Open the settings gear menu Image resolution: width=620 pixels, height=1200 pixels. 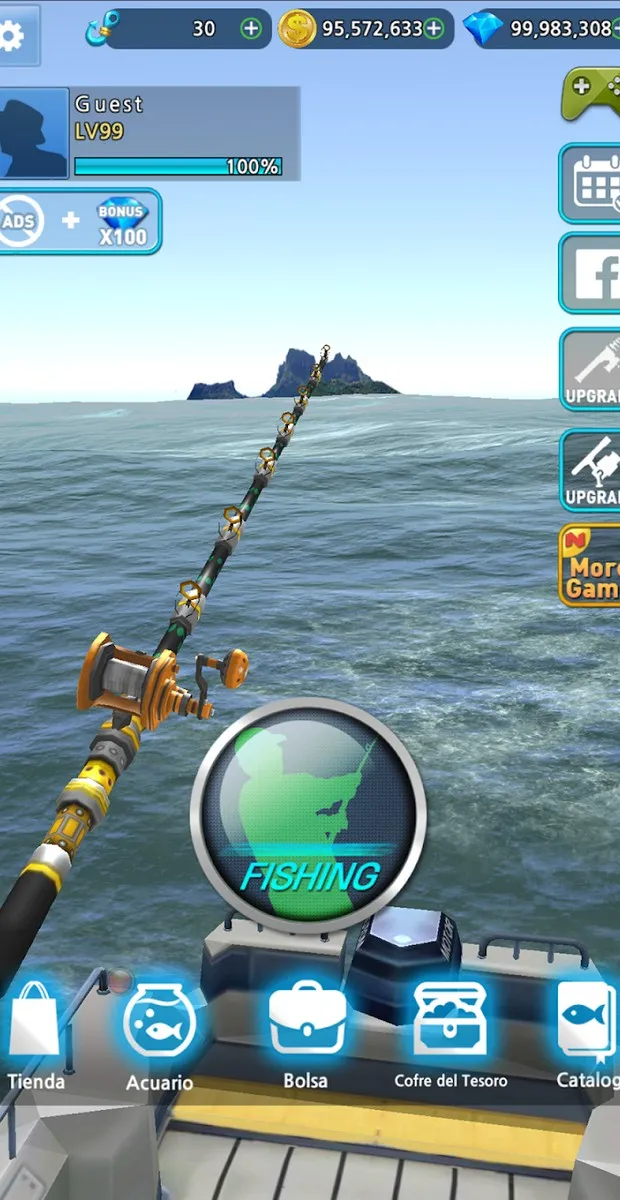14,35
